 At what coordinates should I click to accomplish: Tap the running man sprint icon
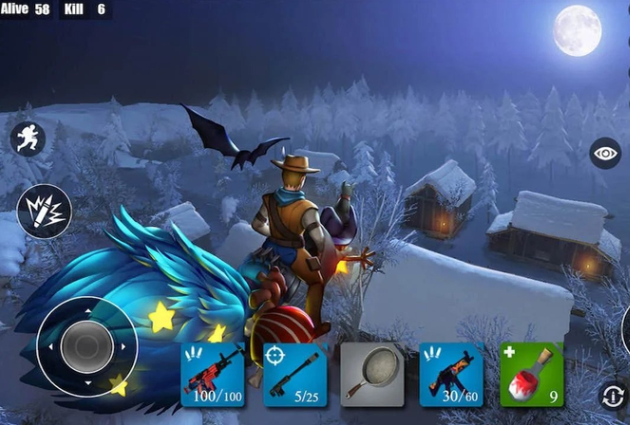coord(27,138)
